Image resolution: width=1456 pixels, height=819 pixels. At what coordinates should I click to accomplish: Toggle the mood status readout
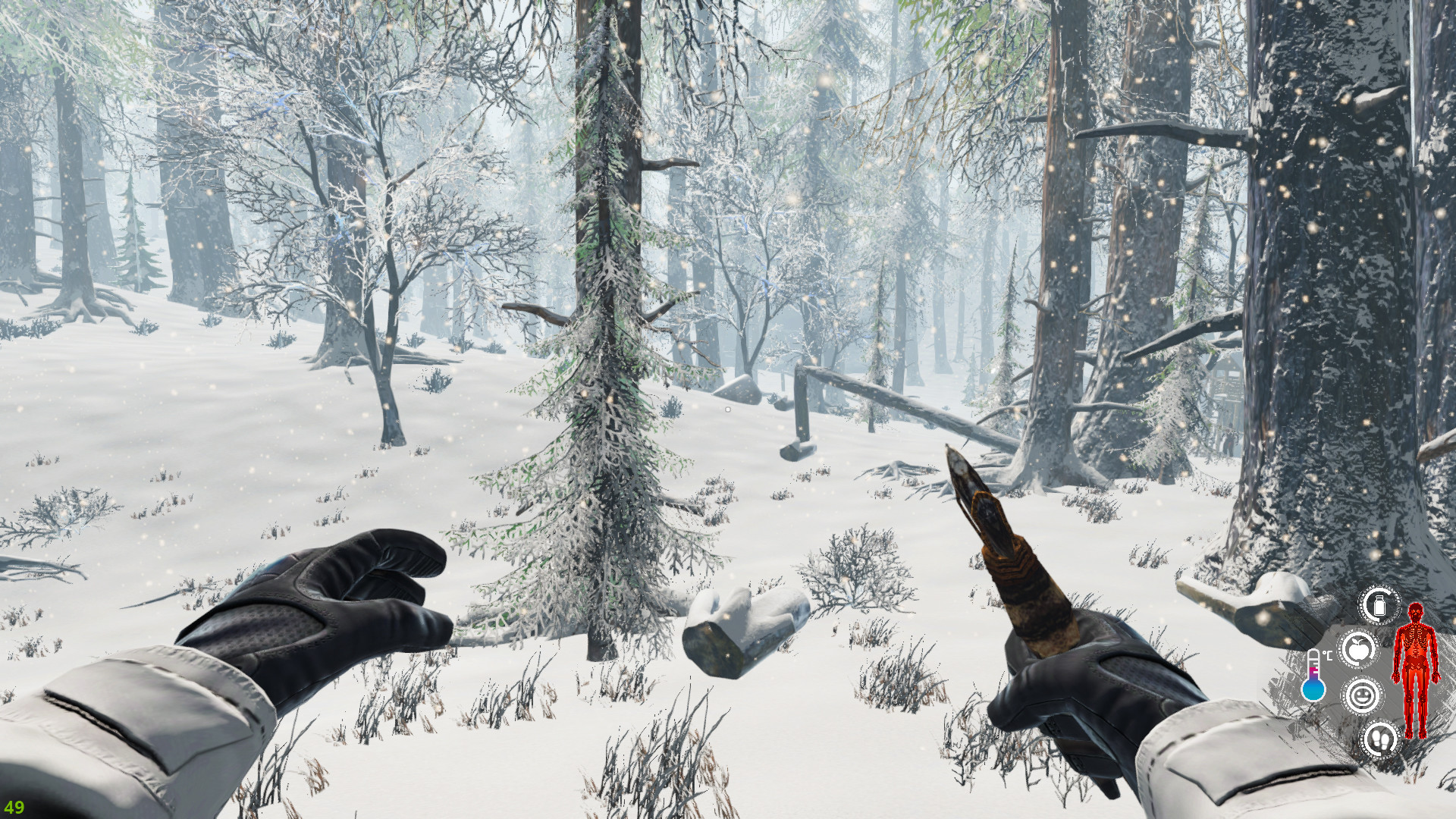point(1364,695)
